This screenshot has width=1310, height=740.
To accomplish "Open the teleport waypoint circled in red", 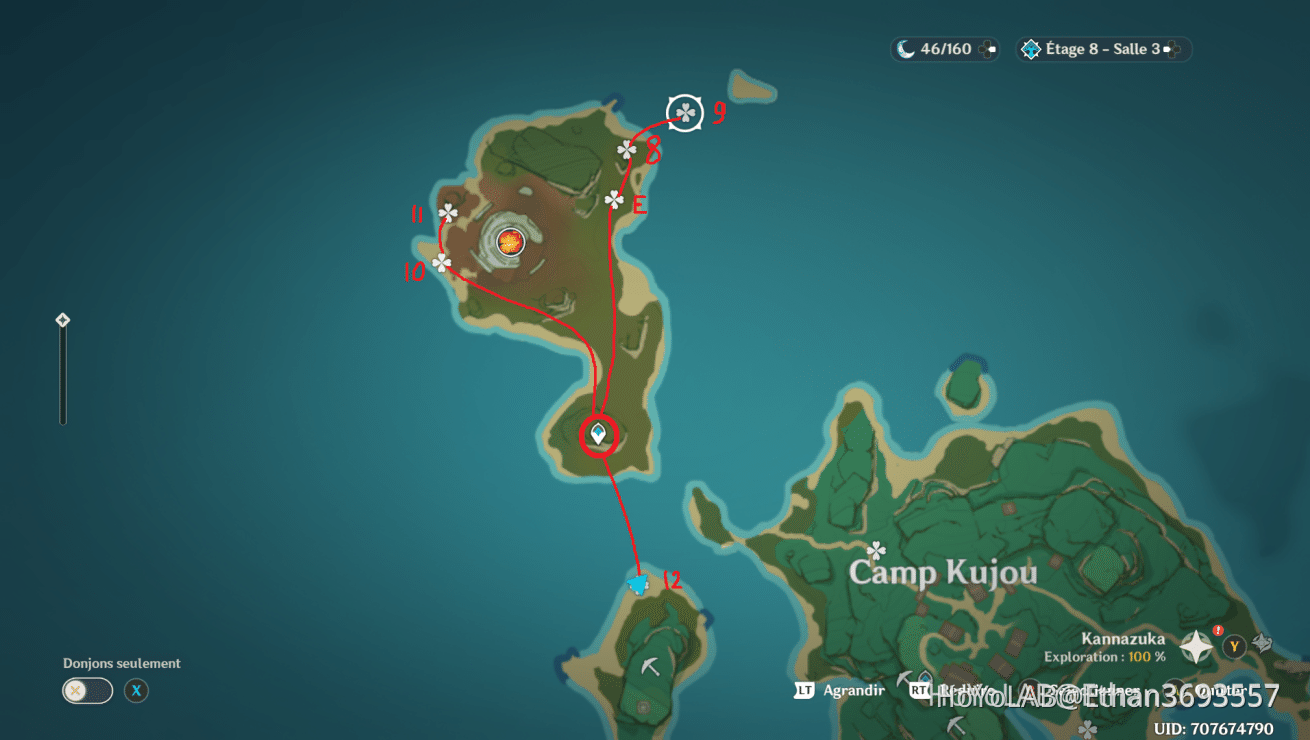I will coord(597,434).
